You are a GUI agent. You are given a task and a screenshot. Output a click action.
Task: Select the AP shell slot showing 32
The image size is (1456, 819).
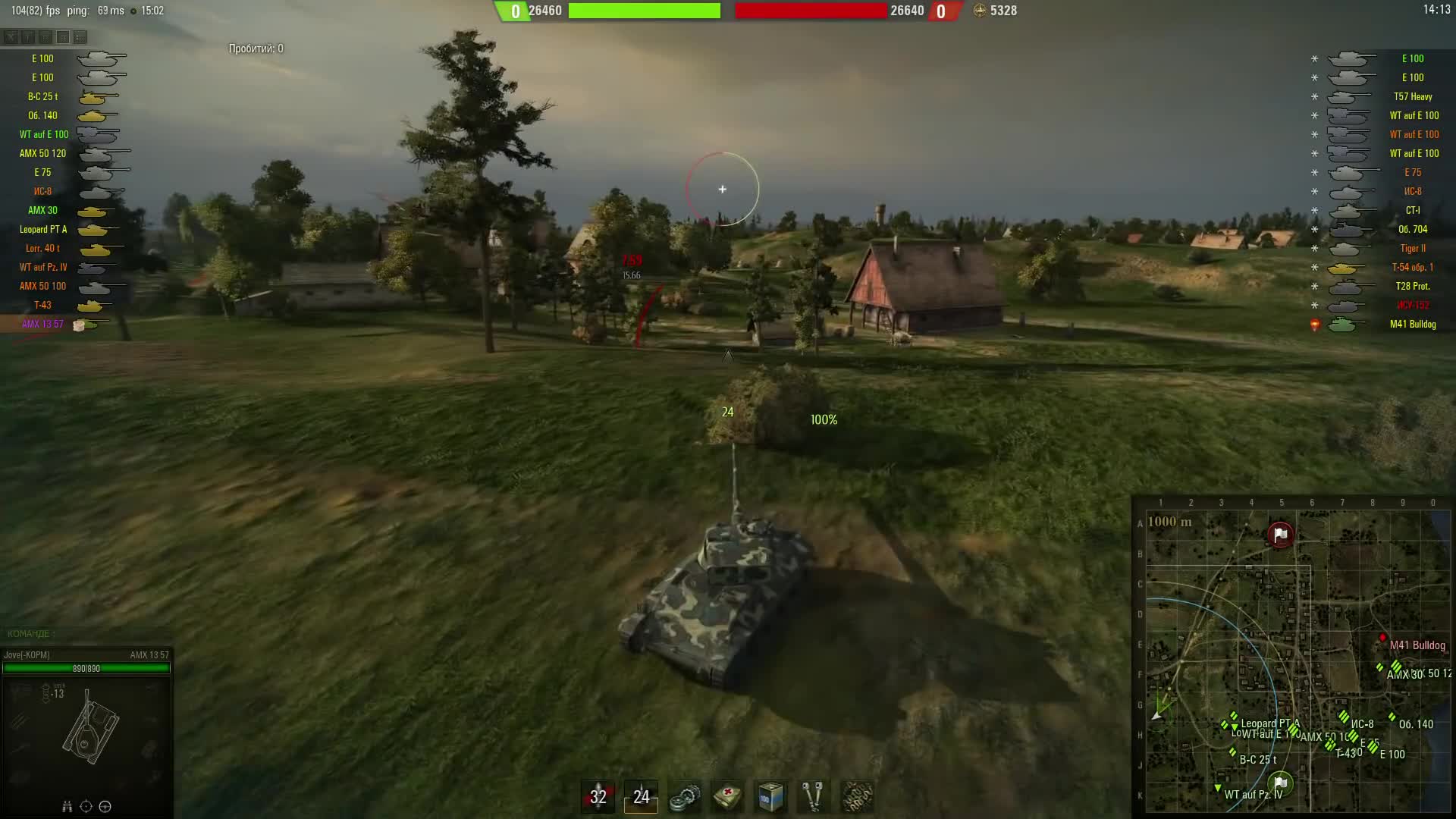[x=598, y=796]
